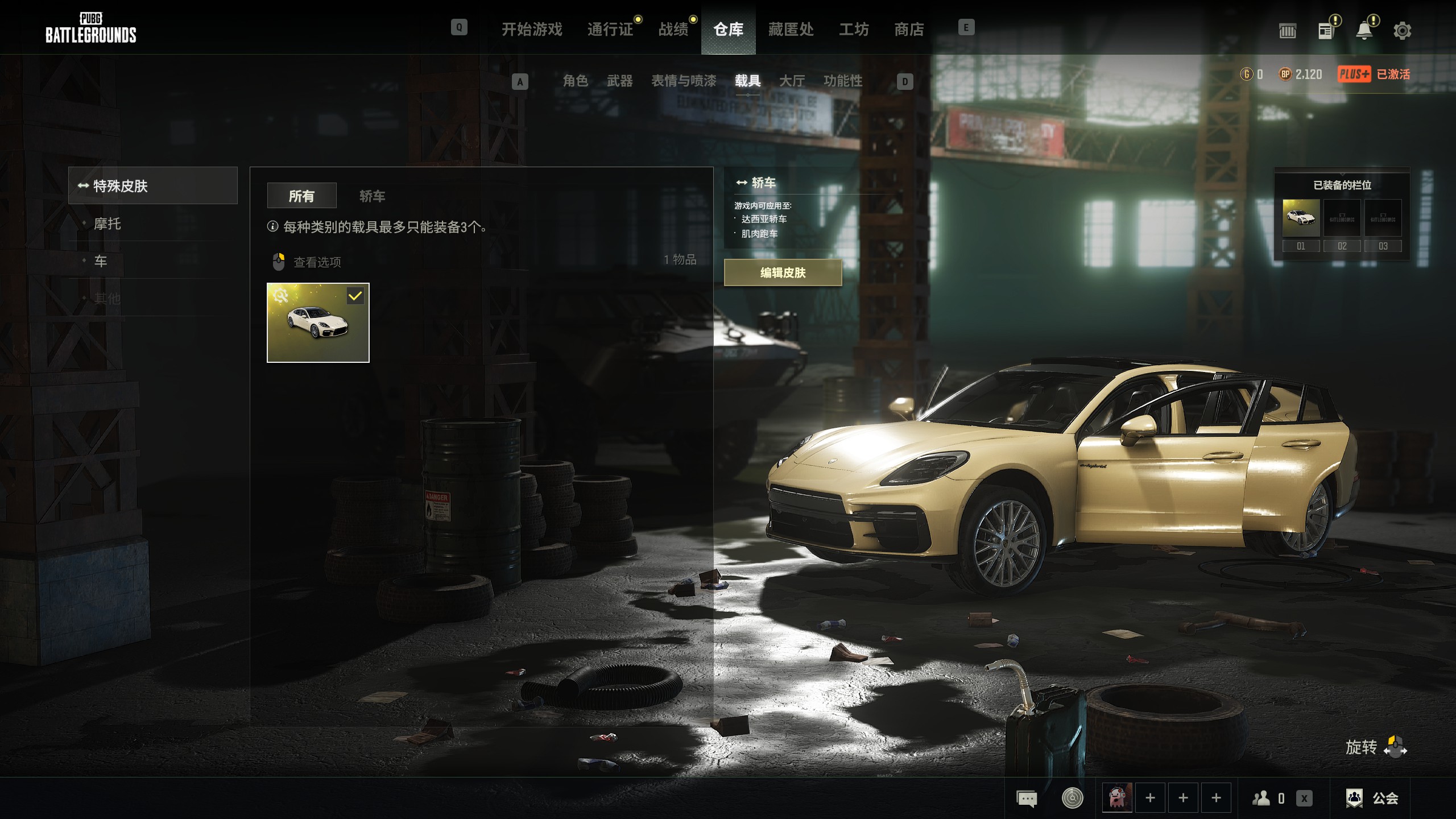Choose the 大厅 lobby sub-tab
Image resolution: width=1456 pixels, height=819 pixels.
(792, 81)
